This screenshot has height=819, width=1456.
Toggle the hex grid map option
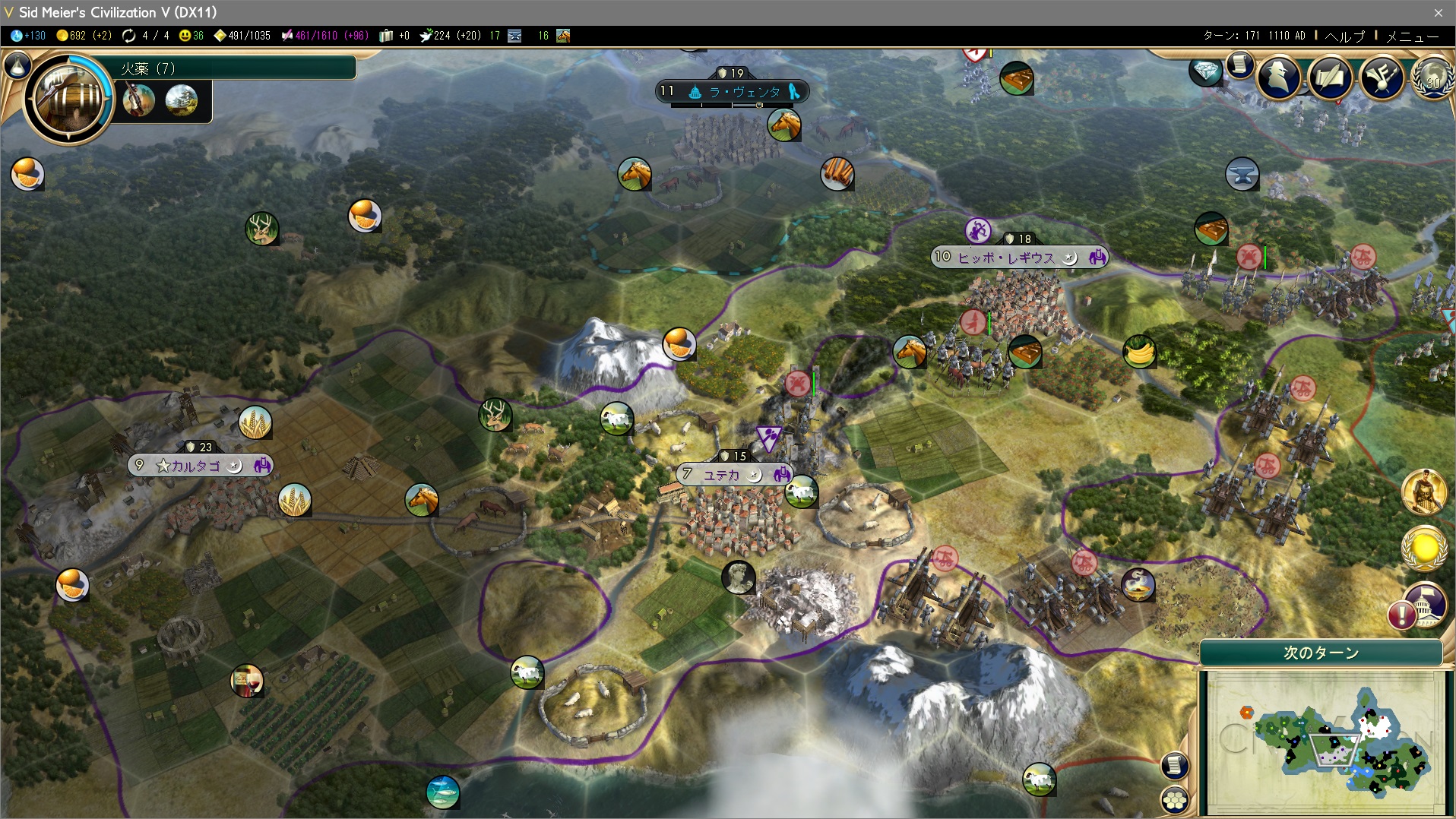pyautogui.click(x=1175, y=799)
